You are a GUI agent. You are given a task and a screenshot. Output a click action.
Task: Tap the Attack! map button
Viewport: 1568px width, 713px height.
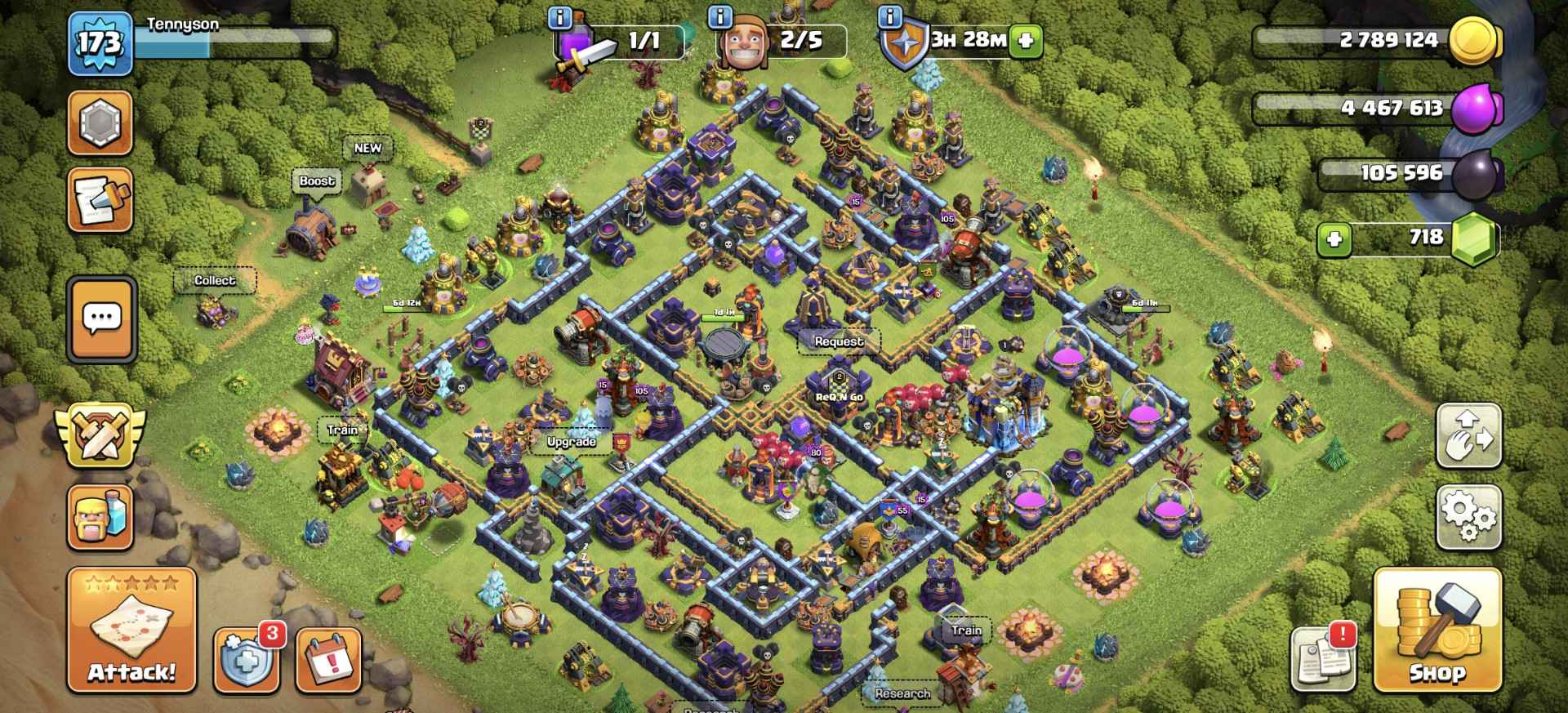pyautogui.click(x=131, y=631)
